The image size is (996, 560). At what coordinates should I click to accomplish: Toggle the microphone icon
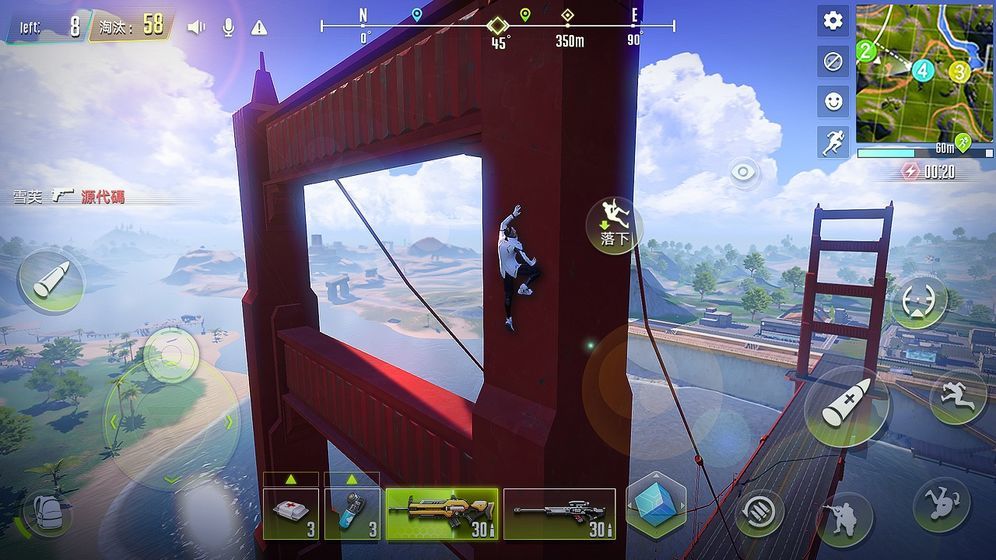[x=228, y=27]
